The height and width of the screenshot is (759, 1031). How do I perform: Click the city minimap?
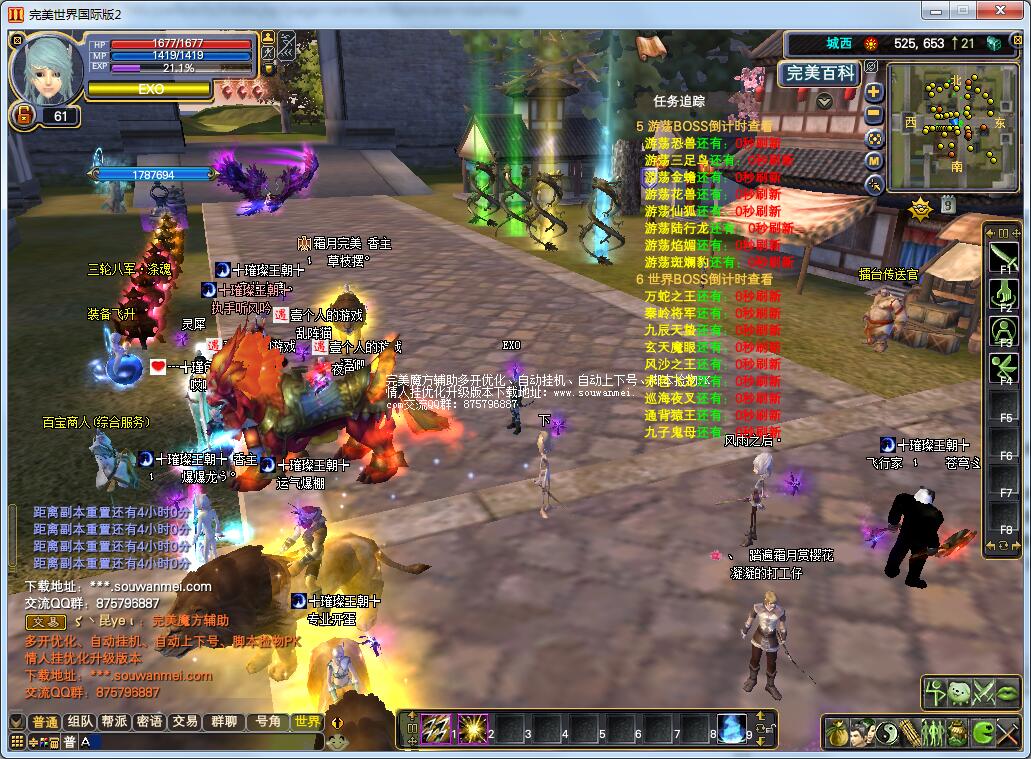(x=953, y=126)
